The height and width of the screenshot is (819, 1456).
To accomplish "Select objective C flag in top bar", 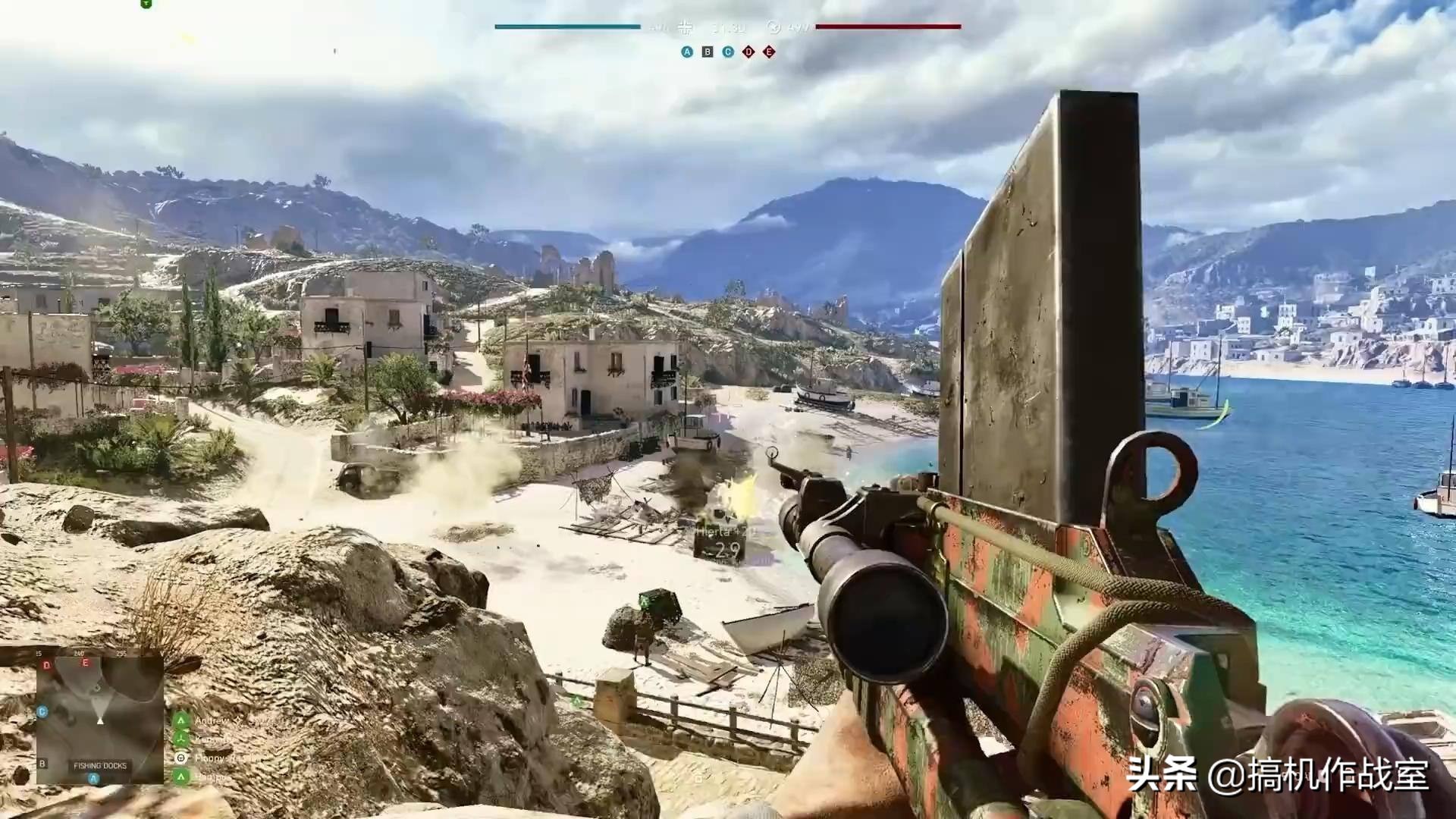I will click(x=728, y=52).
